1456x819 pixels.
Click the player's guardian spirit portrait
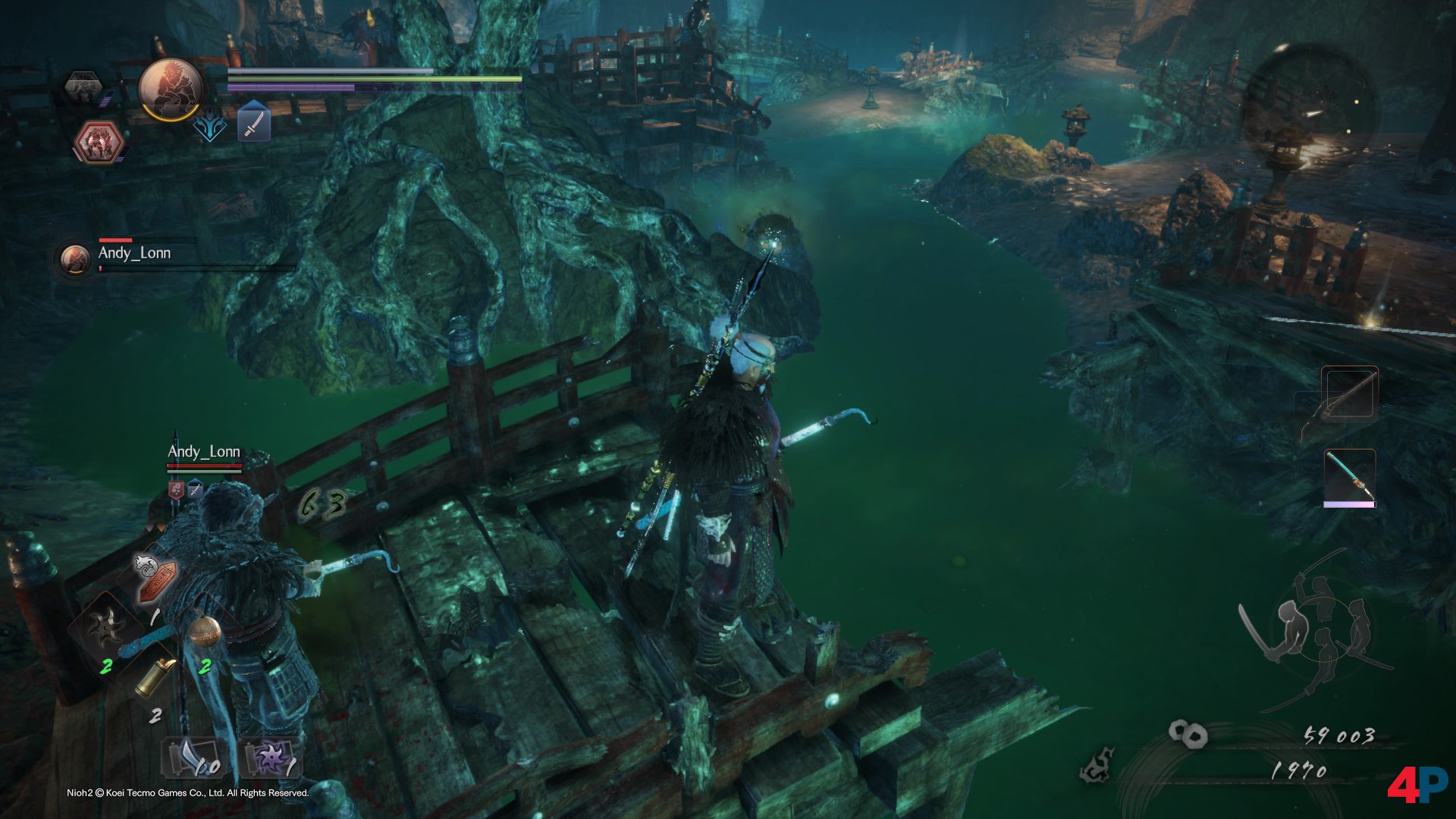(x=171, y=89)
